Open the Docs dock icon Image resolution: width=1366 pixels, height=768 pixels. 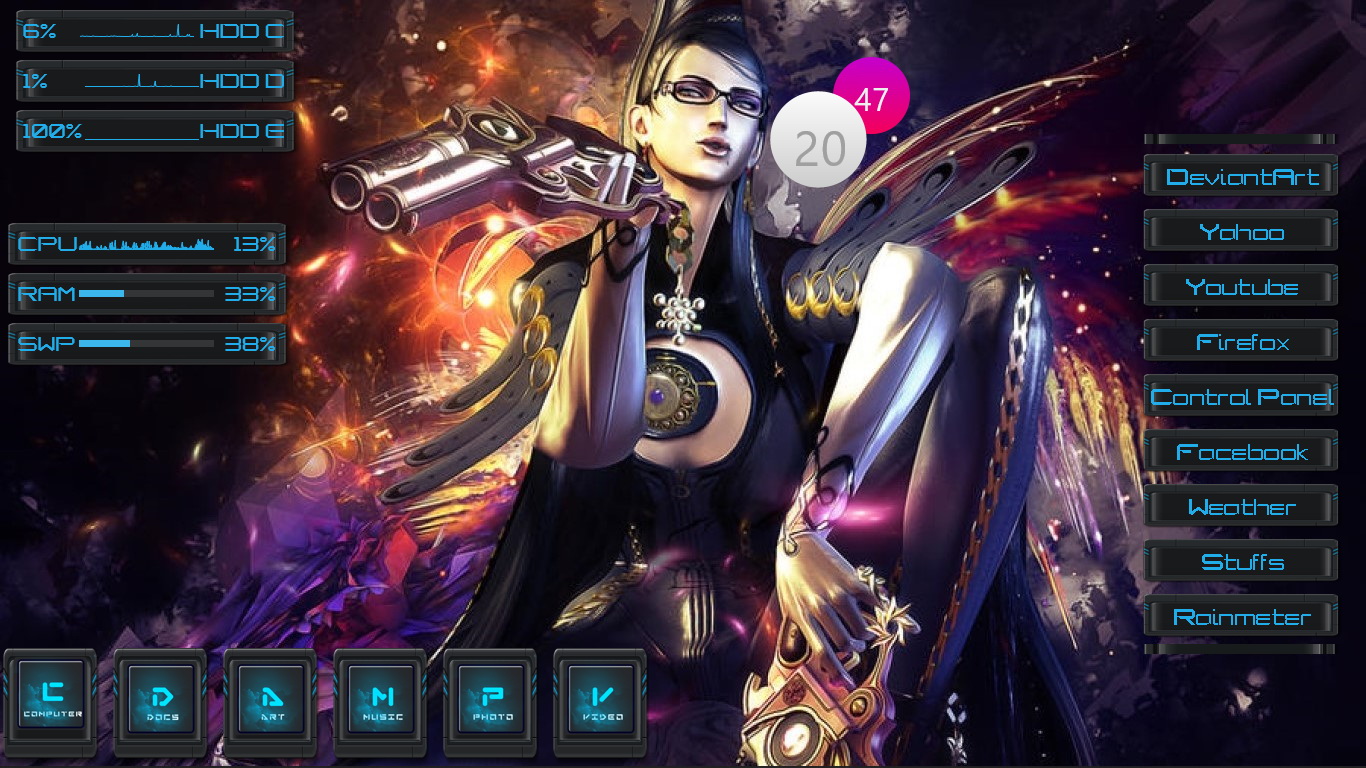tap(161, 700)
